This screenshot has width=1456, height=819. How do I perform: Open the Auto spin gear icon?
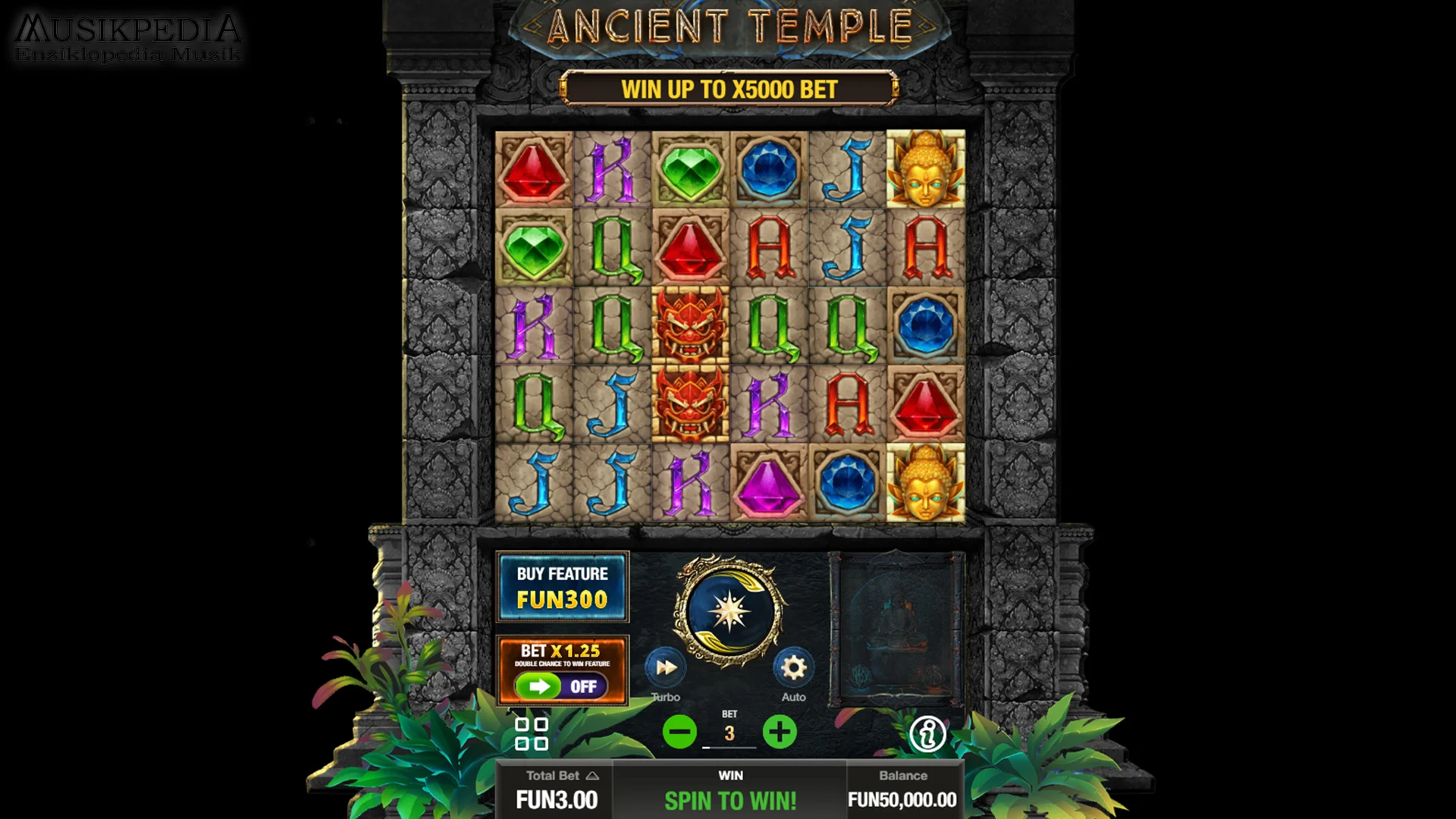click(793, 667)
